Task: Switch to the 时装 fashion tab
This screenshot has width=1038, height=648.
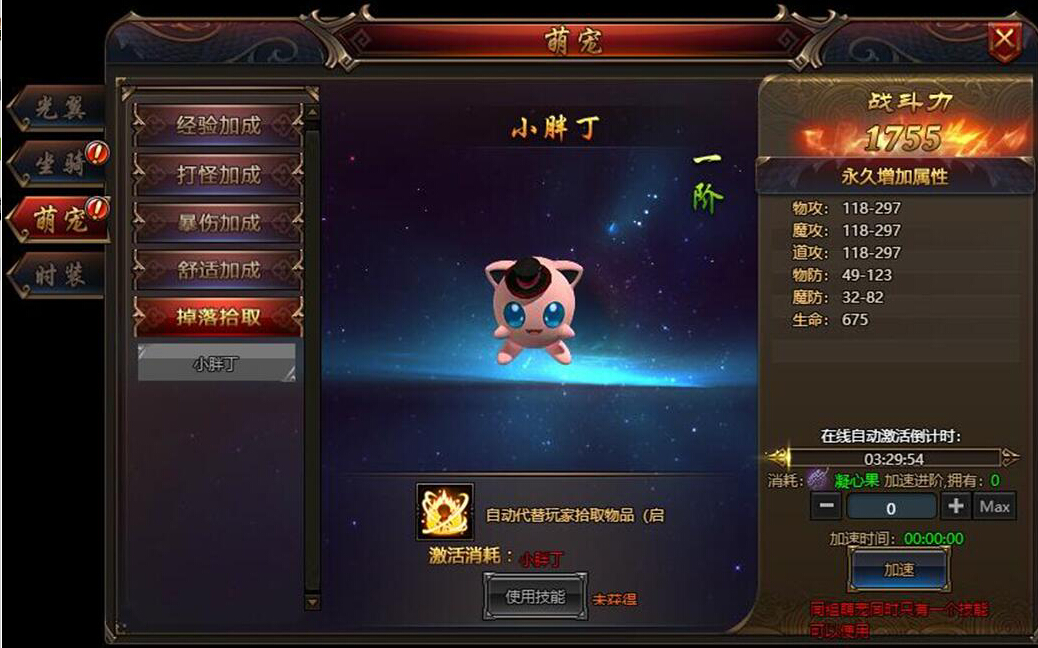Action: point(59,275)
